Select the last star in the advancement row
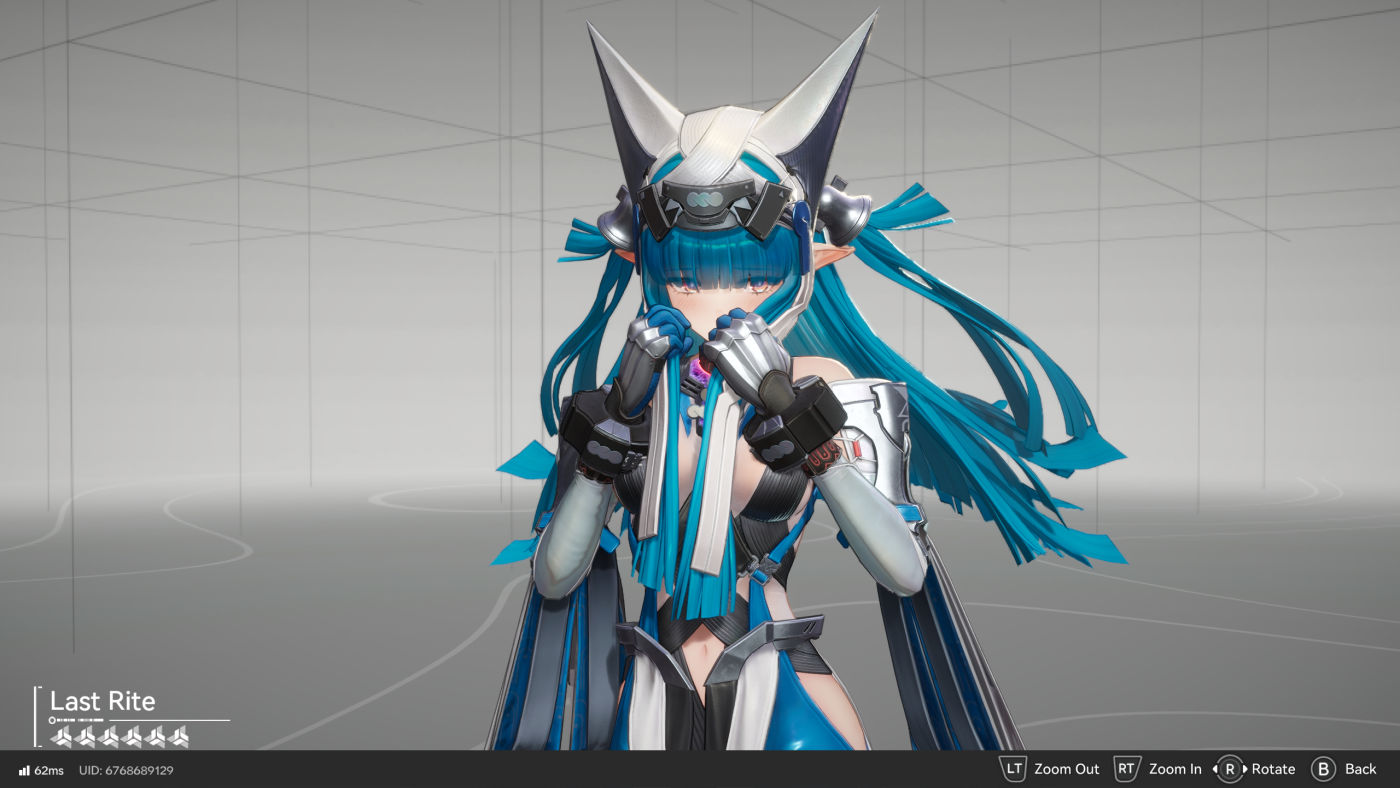 tap(179, 737)
